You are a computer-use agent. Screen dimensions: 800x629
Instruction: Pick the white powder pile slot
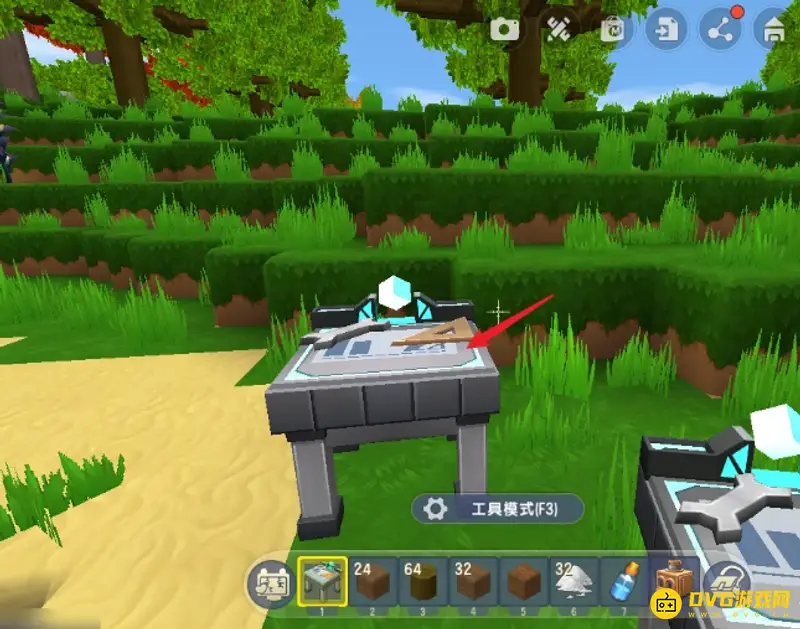click(x=572, y=581)
